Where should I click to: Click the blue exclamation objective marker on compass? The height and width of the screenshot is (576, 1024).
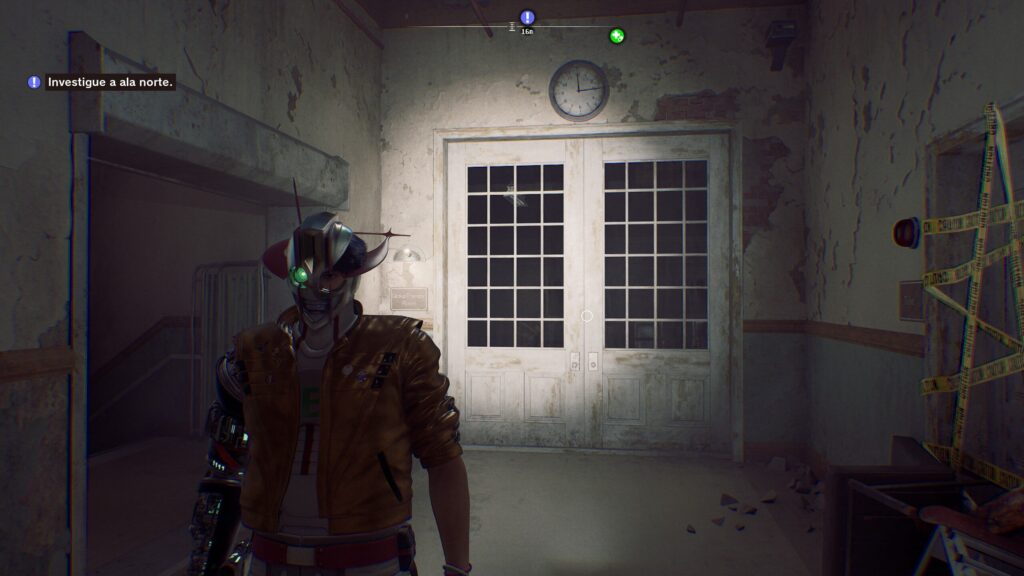coord(528,17)
